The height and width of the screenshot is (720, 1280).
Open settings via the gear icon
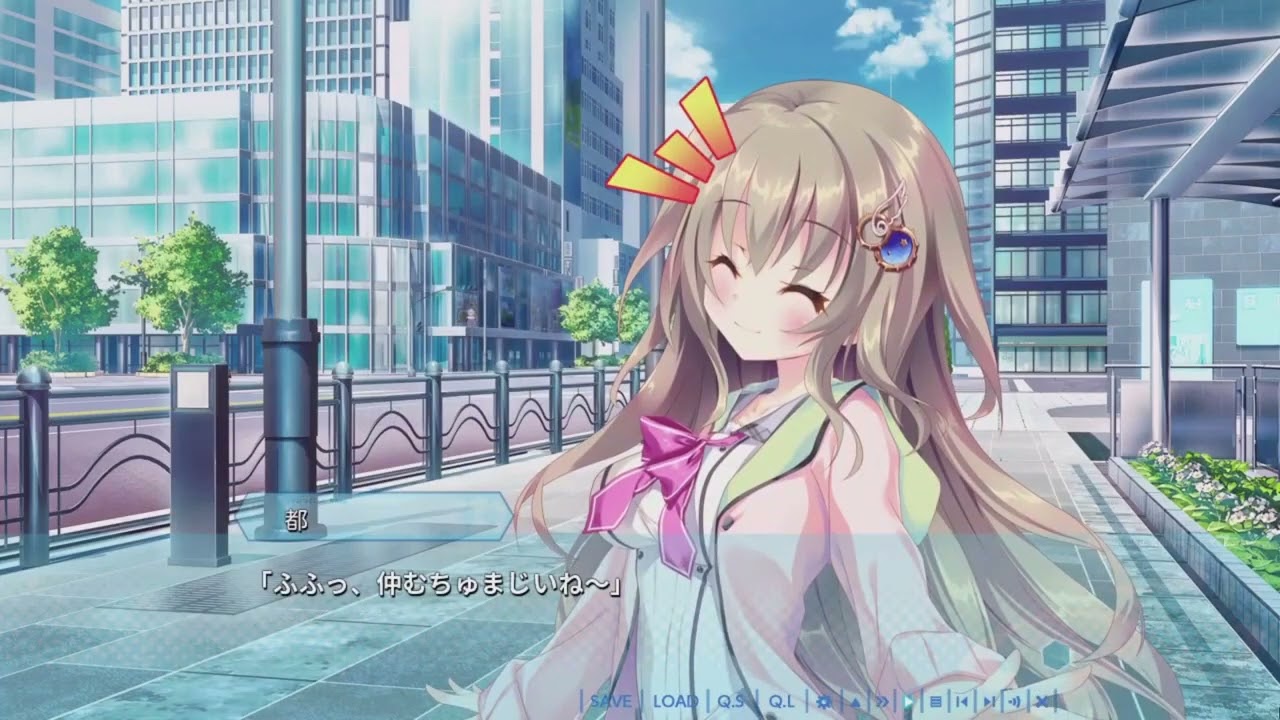click(825, 701)
